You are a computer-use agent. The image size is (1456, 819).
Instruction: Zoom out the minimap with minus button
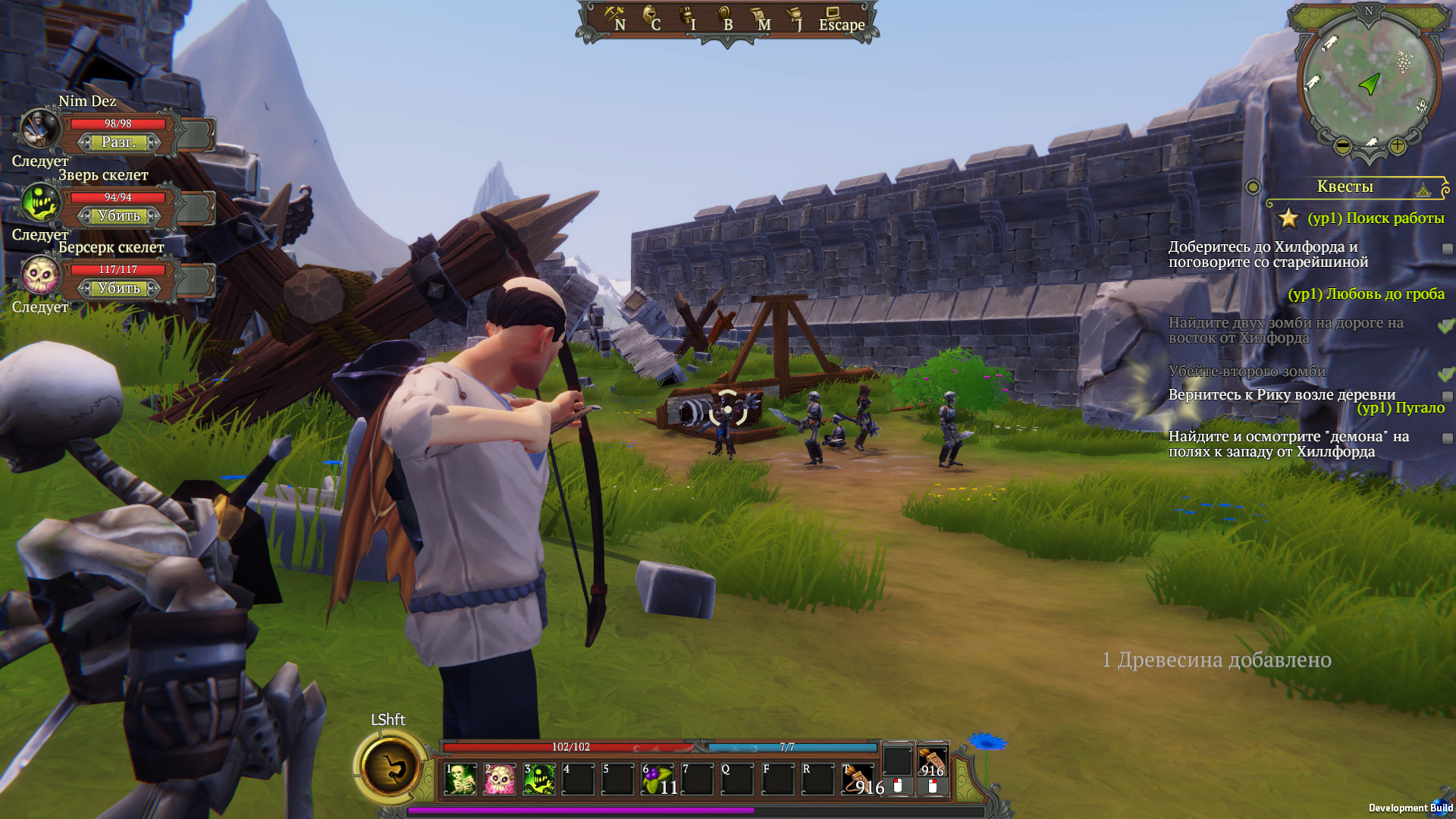[1342, 146]
